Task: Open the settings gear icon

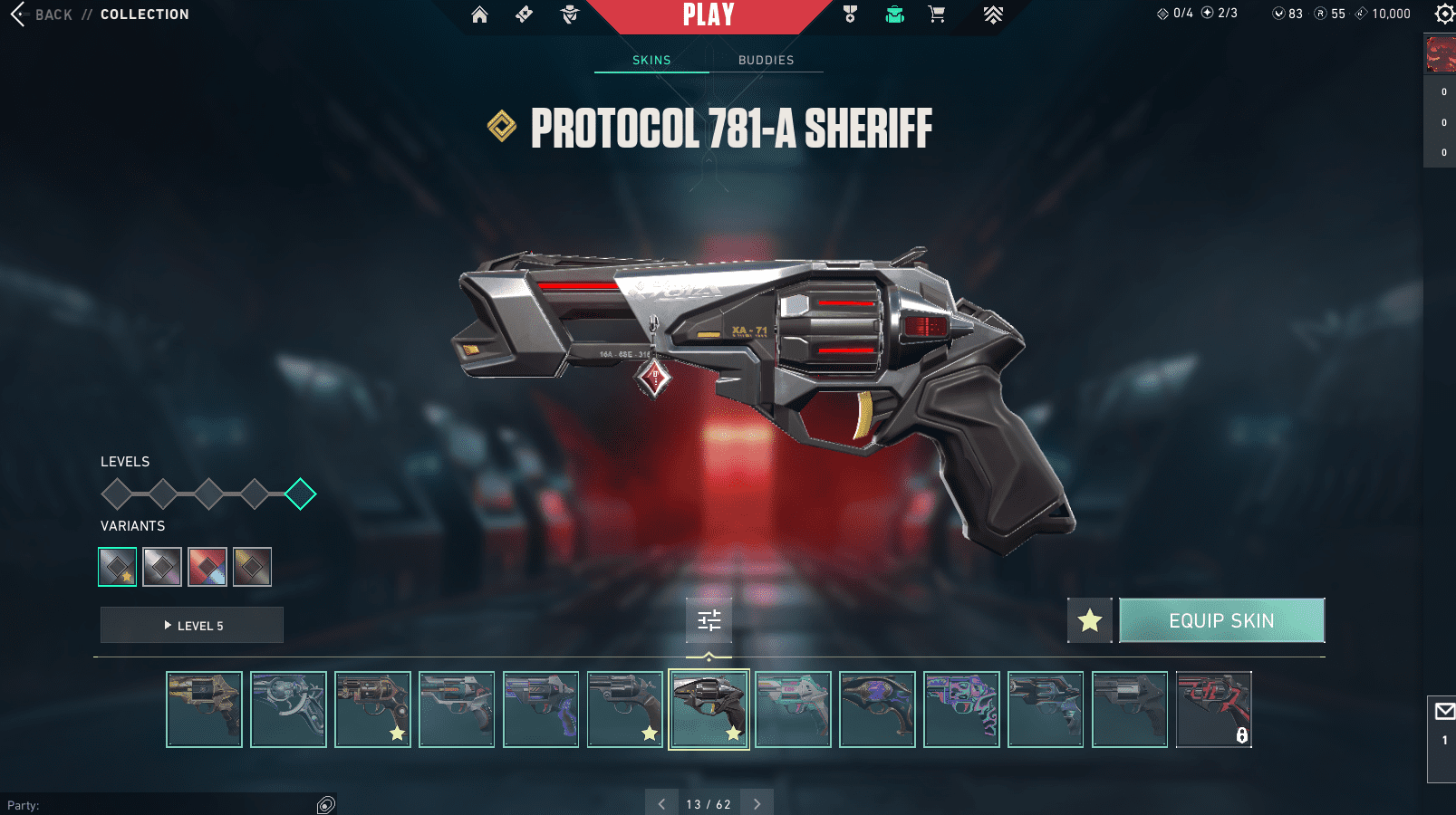Action: [x=1444, y=14]
